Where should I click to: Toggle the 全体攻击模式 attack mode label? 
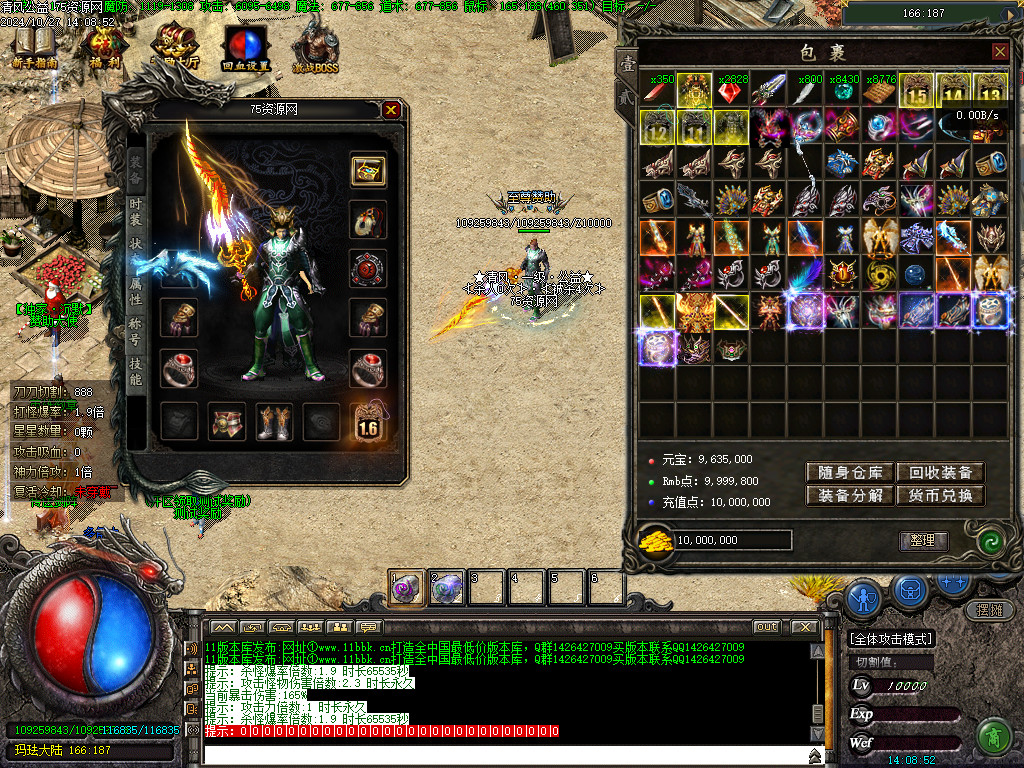(890, 639)
